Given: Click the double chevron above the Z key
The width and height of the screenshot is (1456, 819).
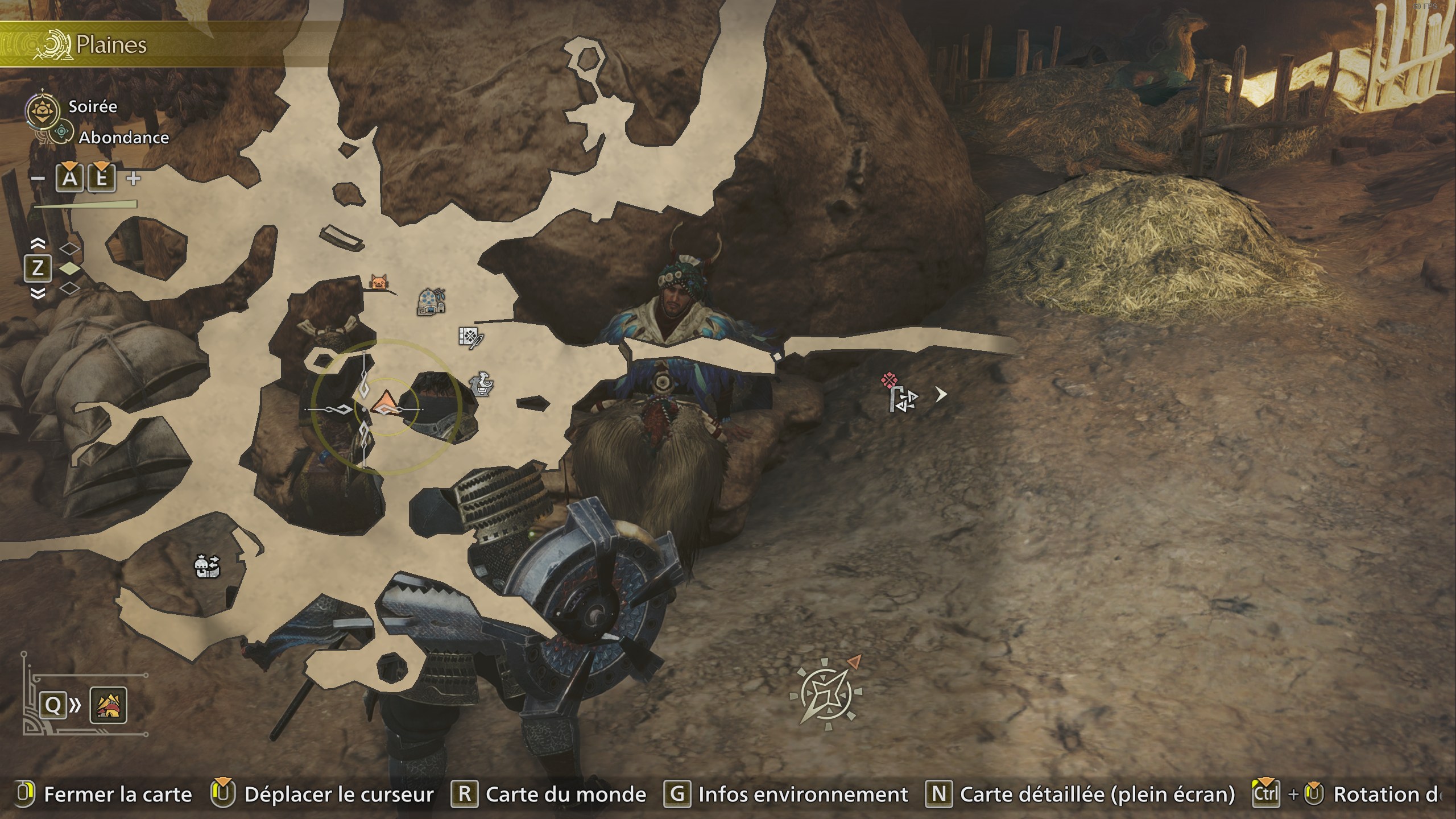Looking at the screenshot, I should pos(39,245).
